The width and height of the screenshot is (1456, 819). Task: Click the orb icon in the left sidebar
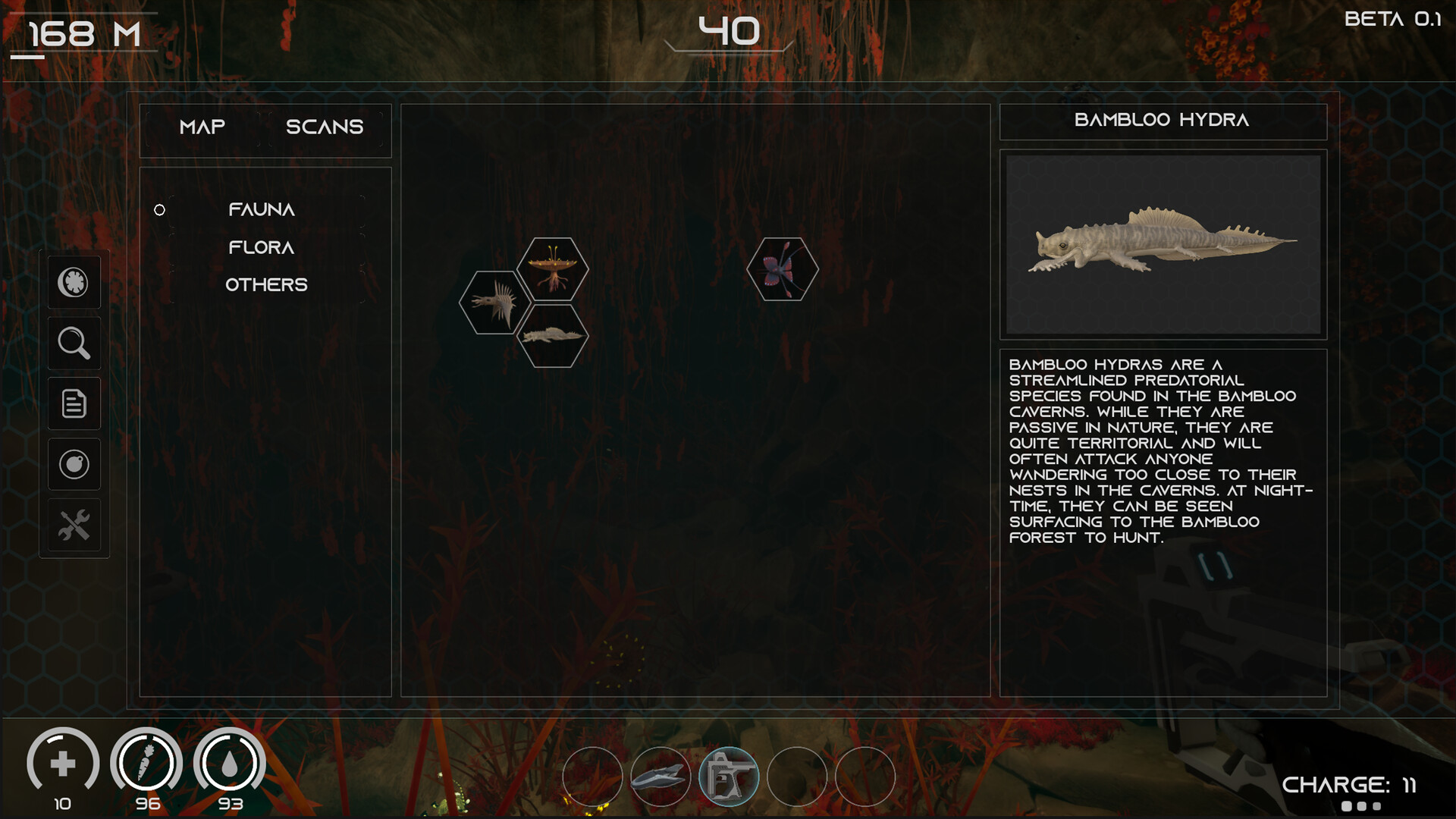pos(74,464)
